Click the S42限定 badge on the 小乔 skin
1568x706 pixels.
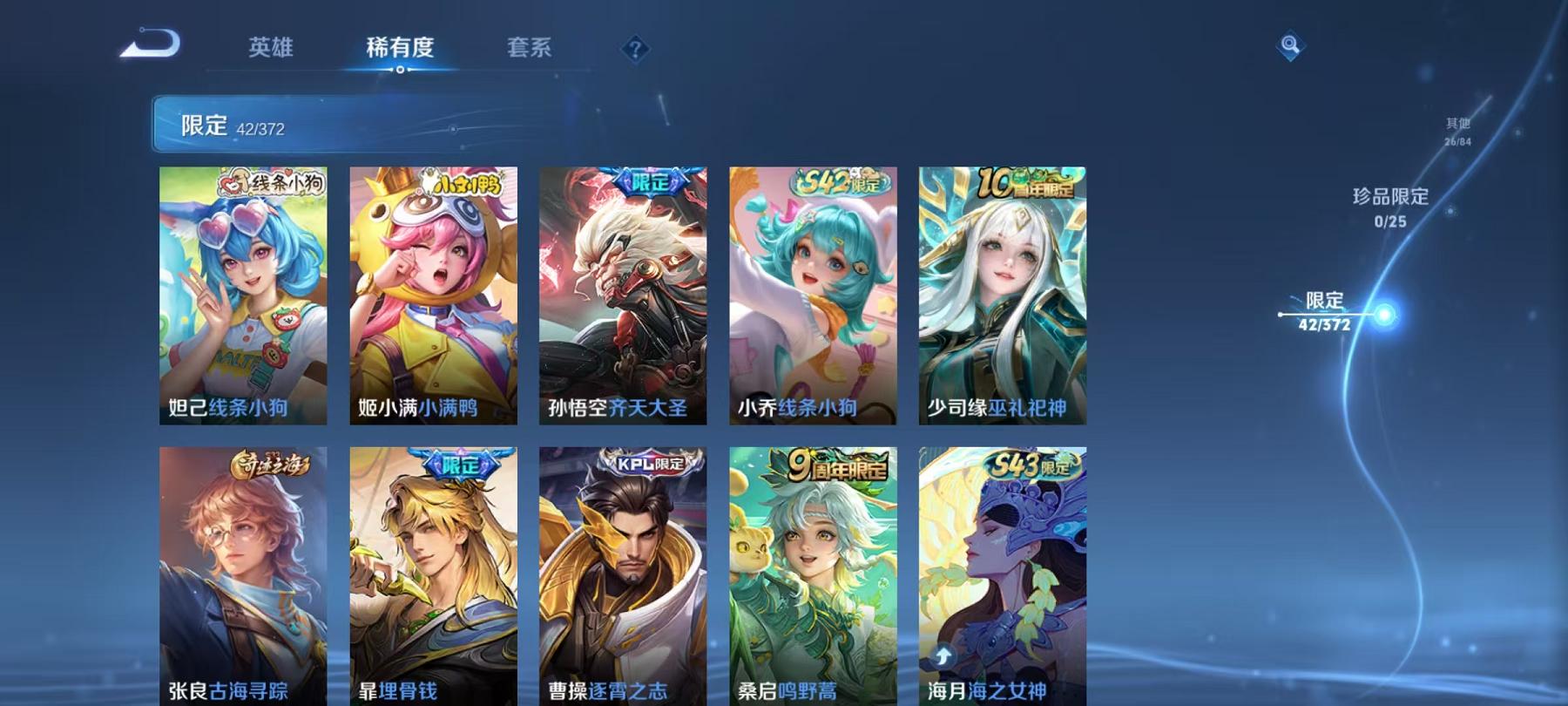tap(837, 182)
